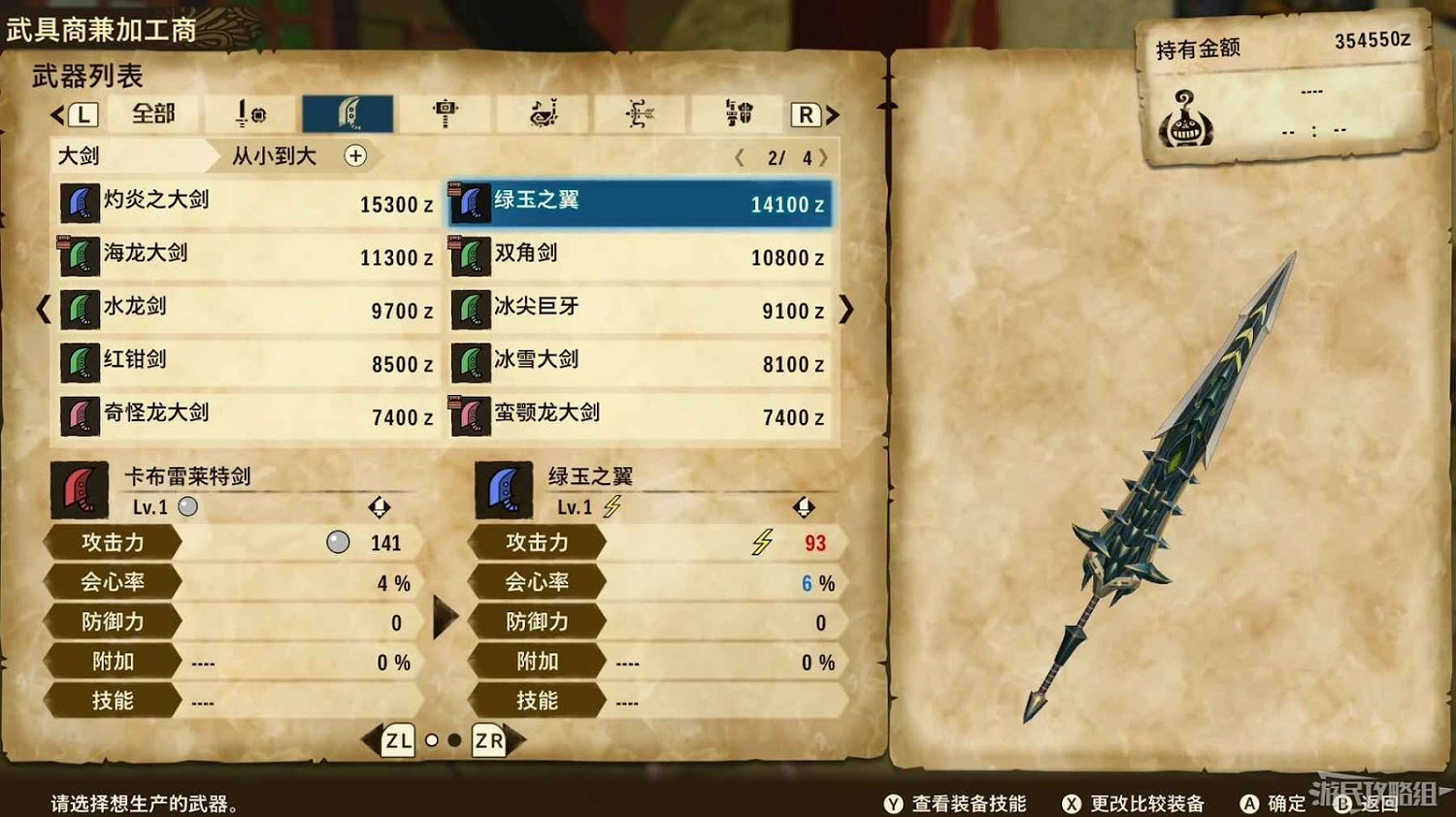This screenshot has height=817, width=1456.
Task: Click the long sword category icon next to 全部
Action: pyautogui.click(x=250, y=112)
